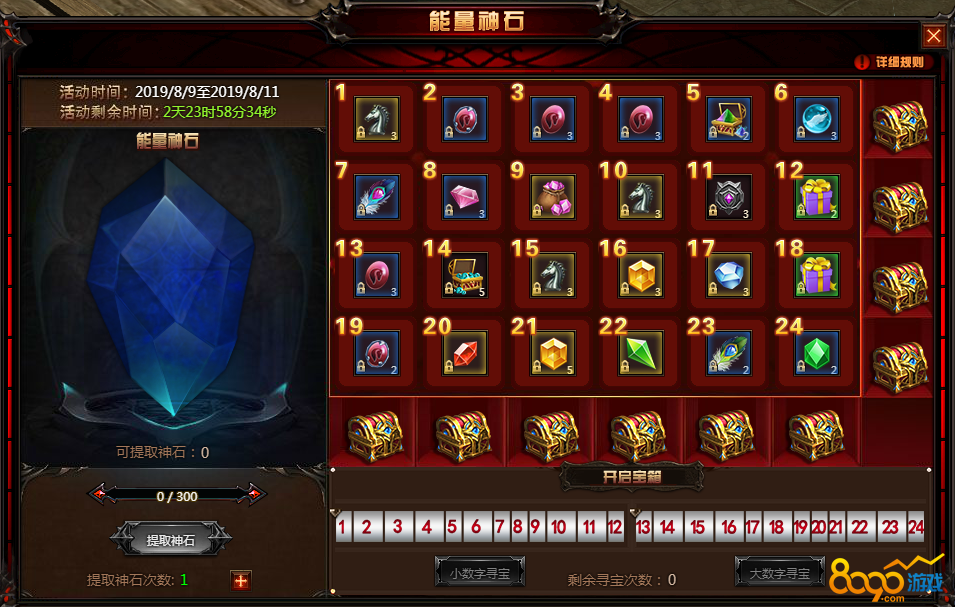The width and height of the screenshot is (955, 607).
Task: Choose the blue orb reward in slot 6
Action: 817,119
